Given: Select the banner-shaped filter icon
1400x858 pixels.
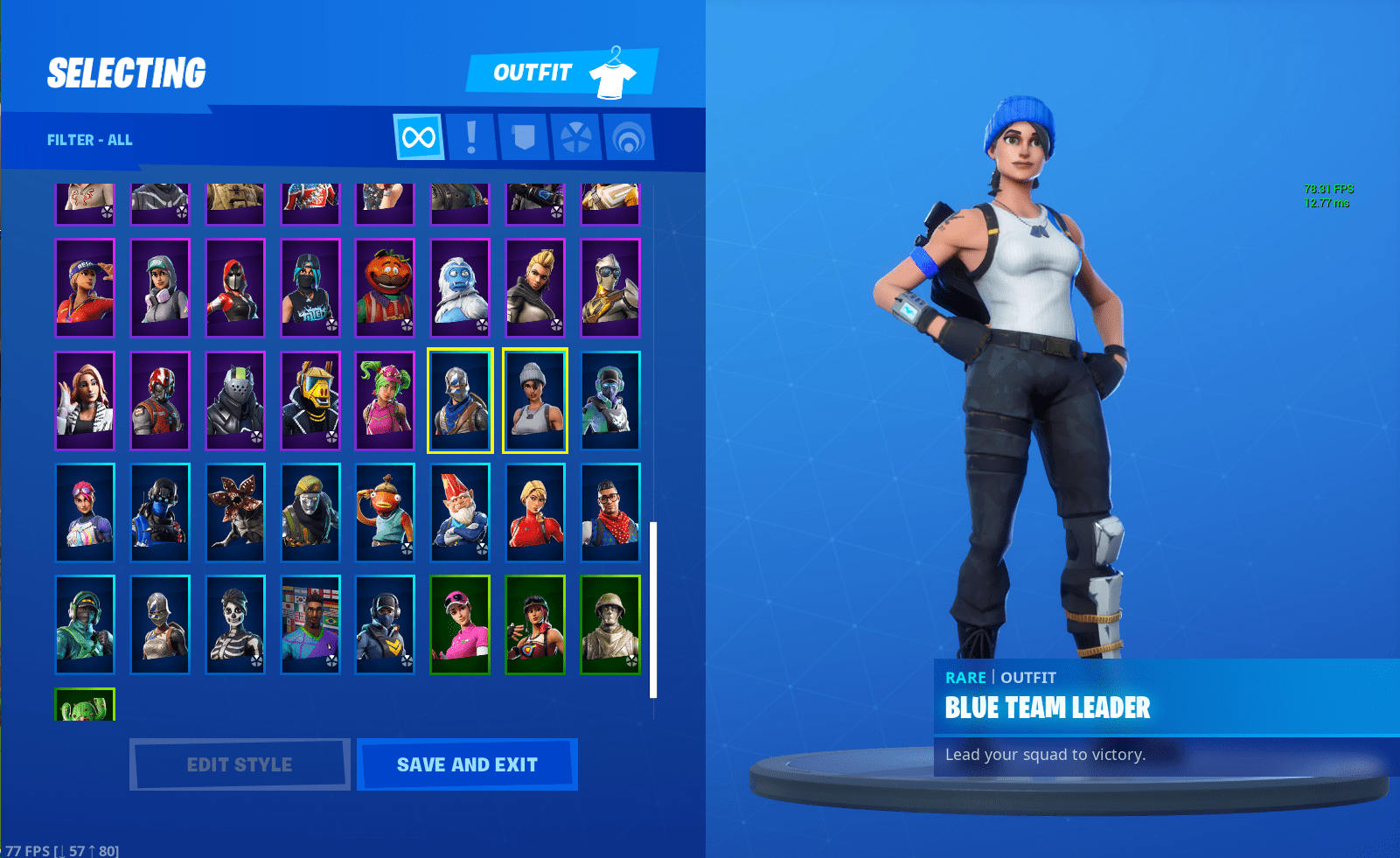Looking at the screenshot, I should (x=523, y=137).
